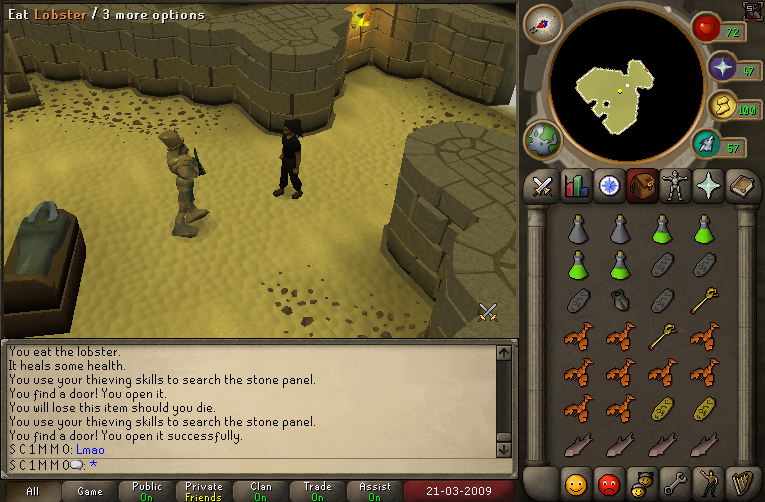Click the wolf Summoning orb
This screenshot has height=502, width=765.
click(707, 145)
